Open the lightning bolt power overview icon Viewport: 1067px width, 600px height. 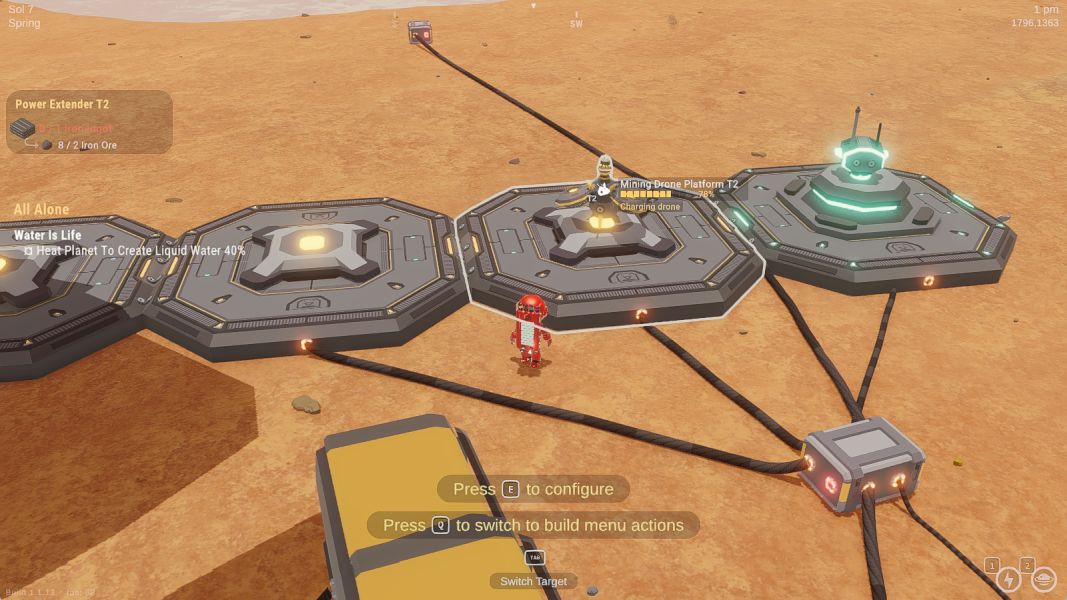coord(1008,580)
